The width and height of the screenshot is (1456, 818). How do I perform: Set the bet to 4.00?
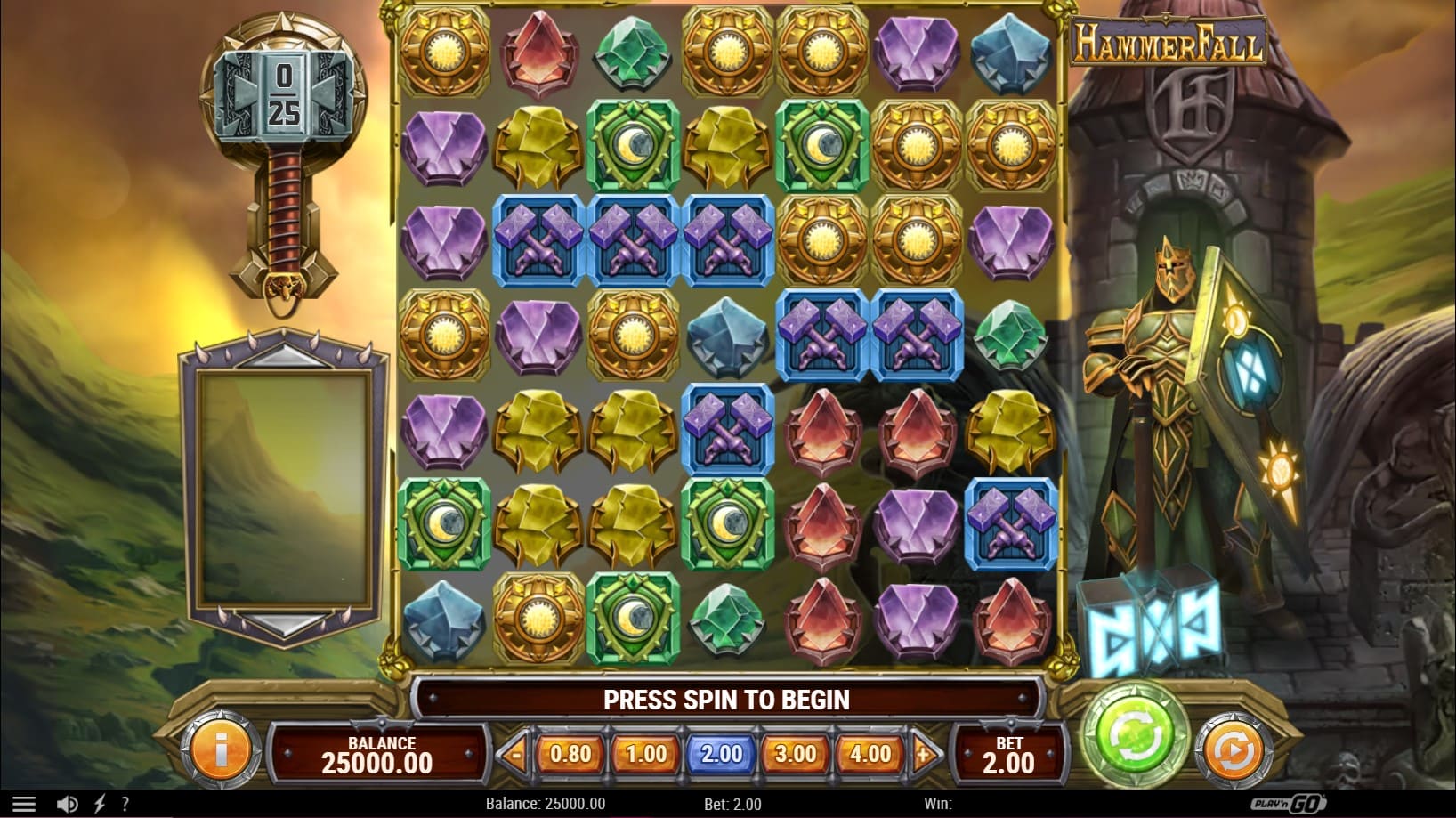870,754
